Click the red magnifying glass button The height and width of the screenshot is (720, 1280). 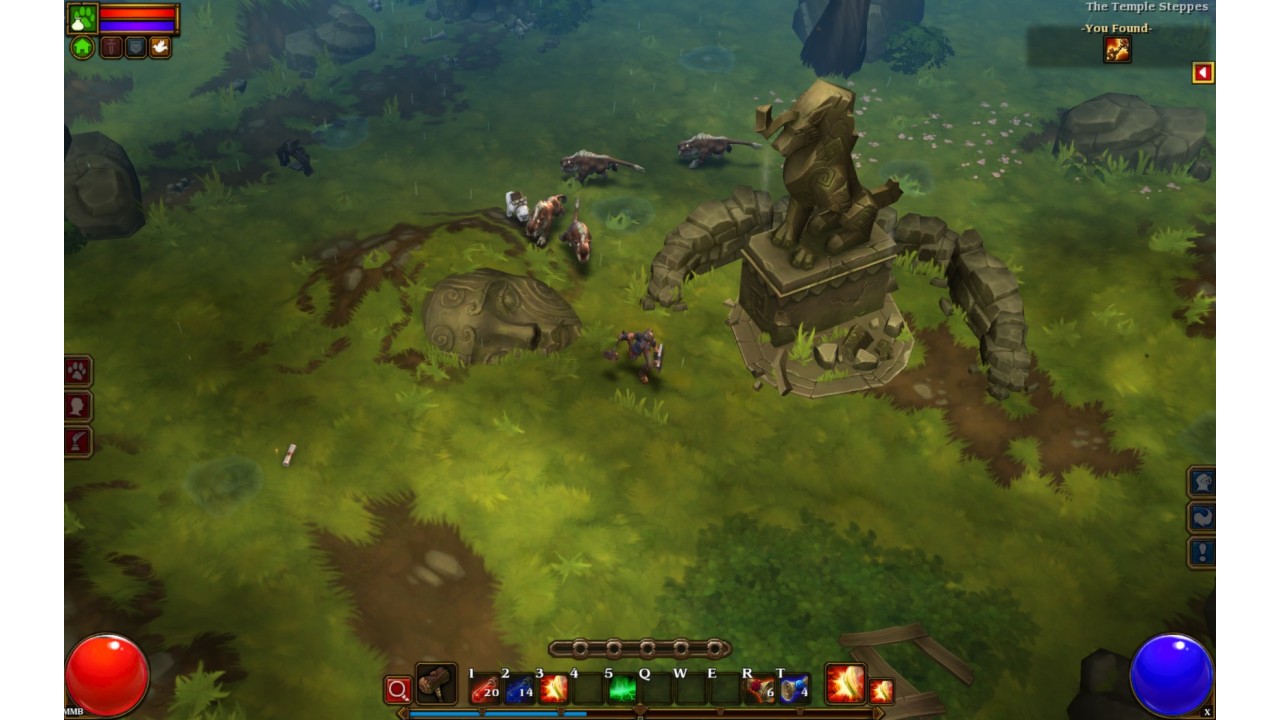[398, 690]
